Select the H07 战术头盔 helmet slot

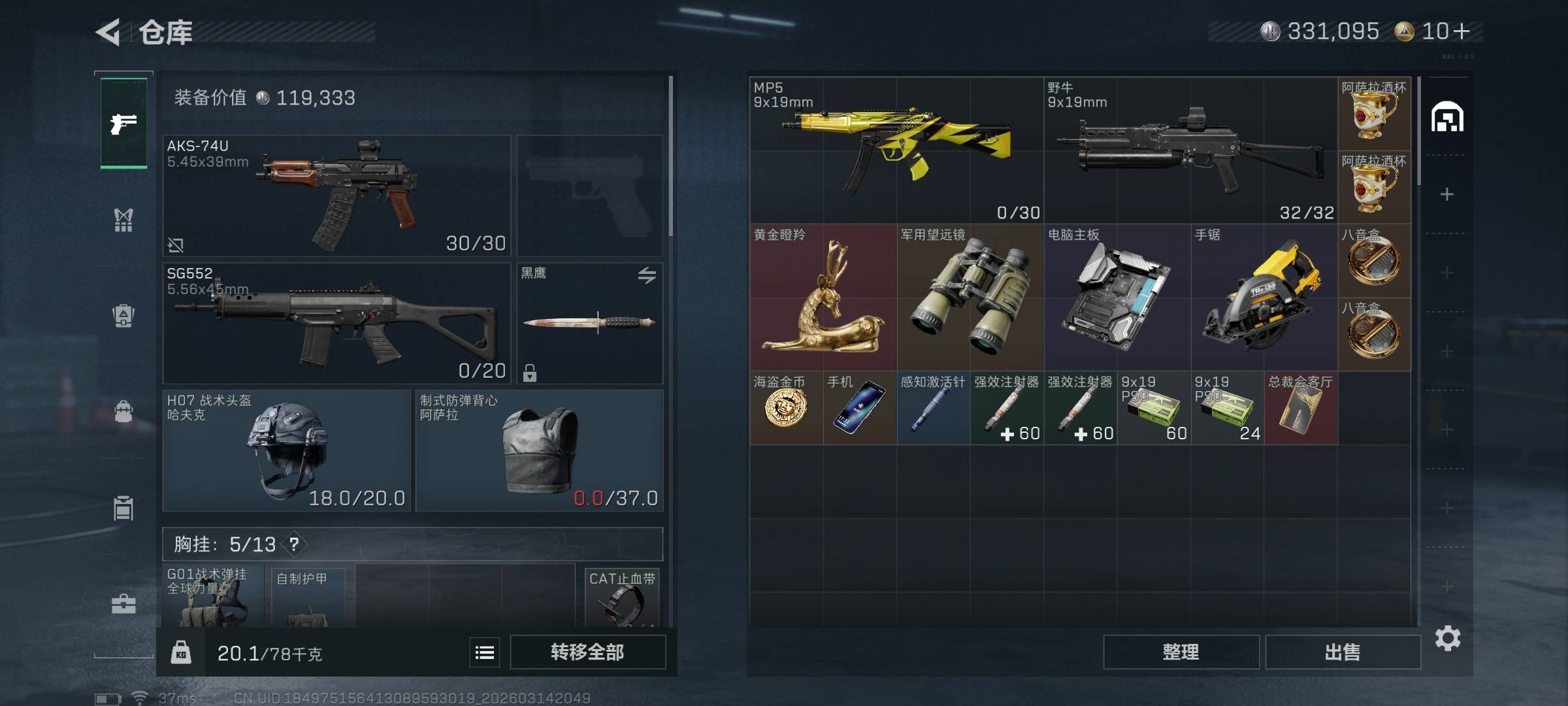(286, 450)
